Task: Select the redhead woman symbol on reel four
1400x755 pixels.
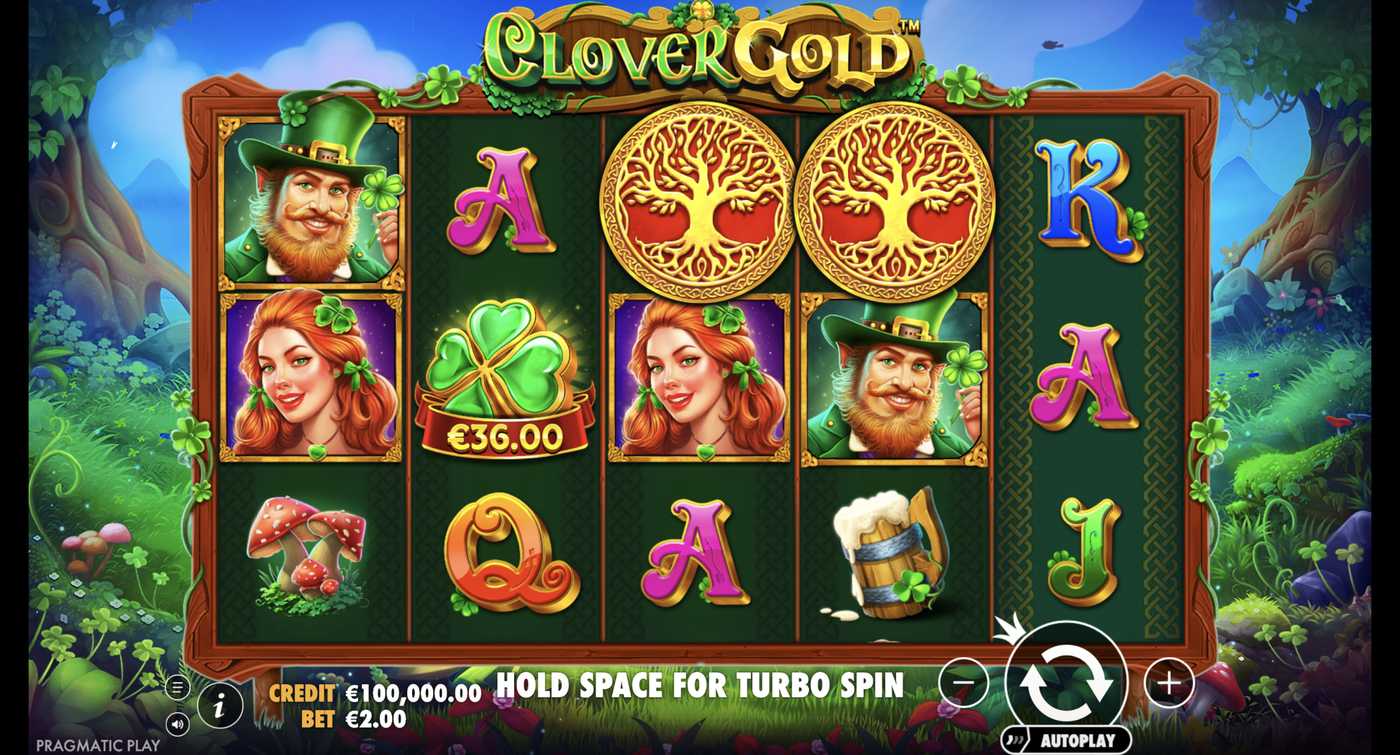Action: [x=700, y=380]
